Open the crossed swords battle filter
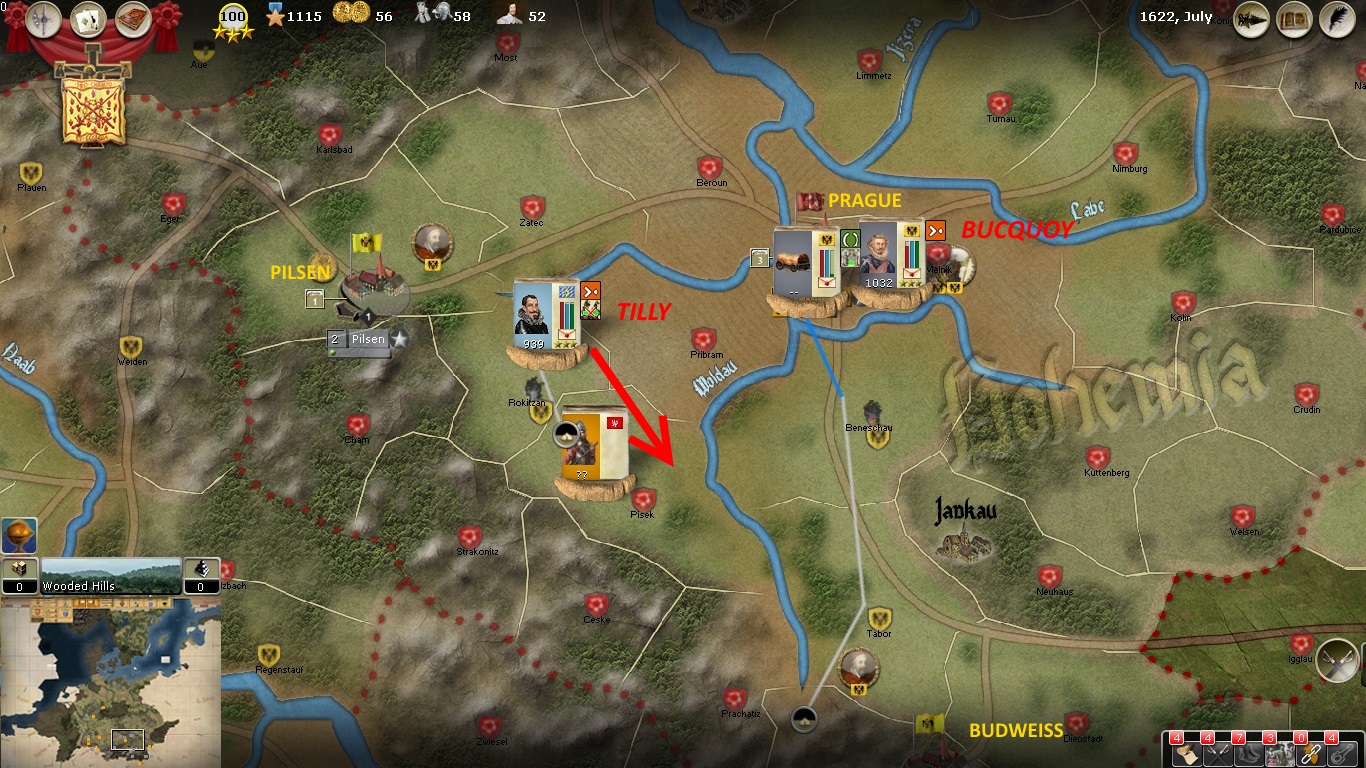 click(x=1217, y=753)
